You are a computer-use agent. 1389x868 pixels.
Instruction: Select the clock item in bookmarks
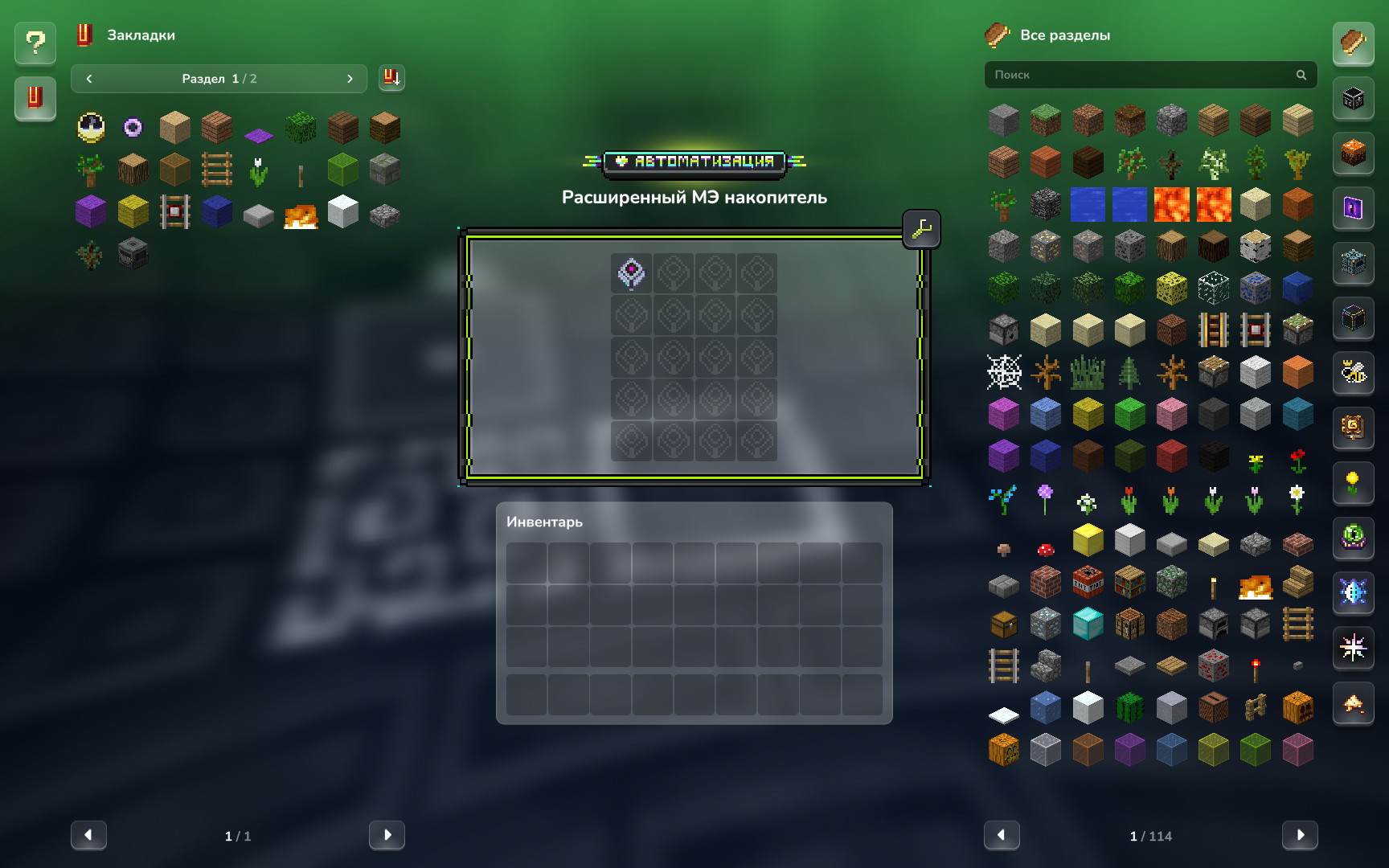(91, 127)
